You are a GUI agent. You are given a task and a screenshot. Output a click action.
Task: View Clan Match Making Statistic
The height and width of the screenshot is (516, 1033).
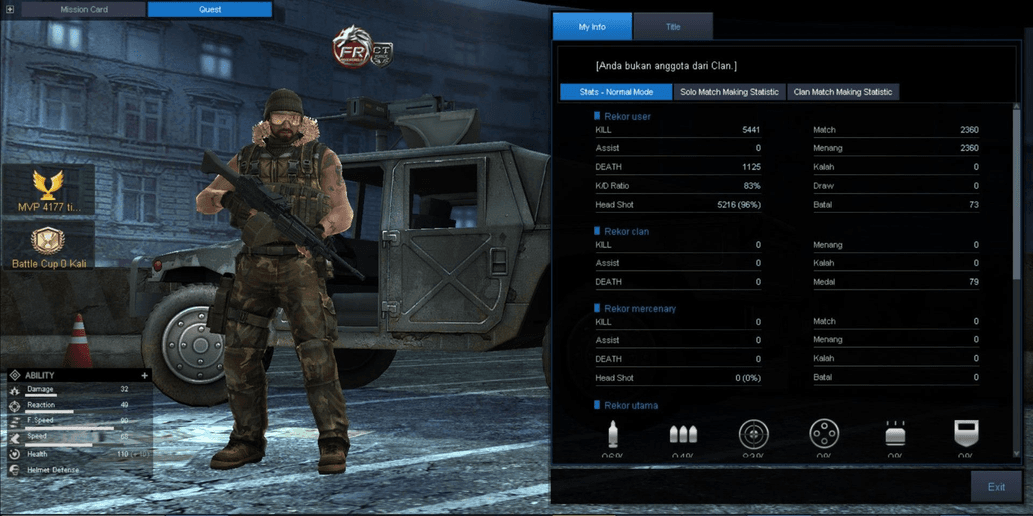(x=842, y=92)
